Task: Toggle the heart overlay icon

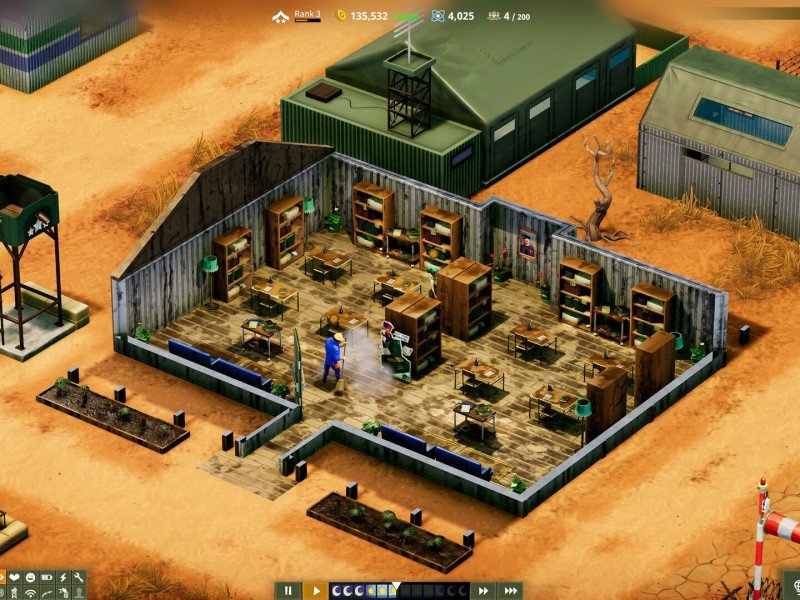Action: tap(14, 578)
